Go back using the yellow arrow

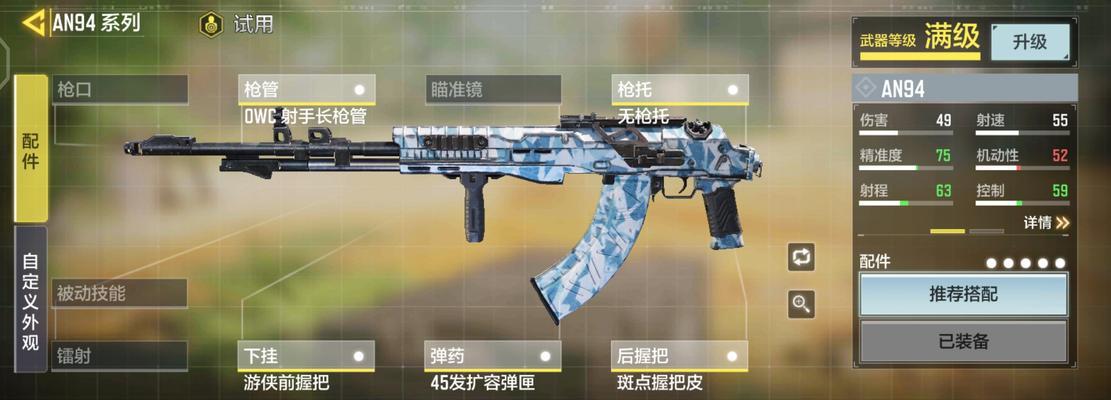click(x=34, y=22)
